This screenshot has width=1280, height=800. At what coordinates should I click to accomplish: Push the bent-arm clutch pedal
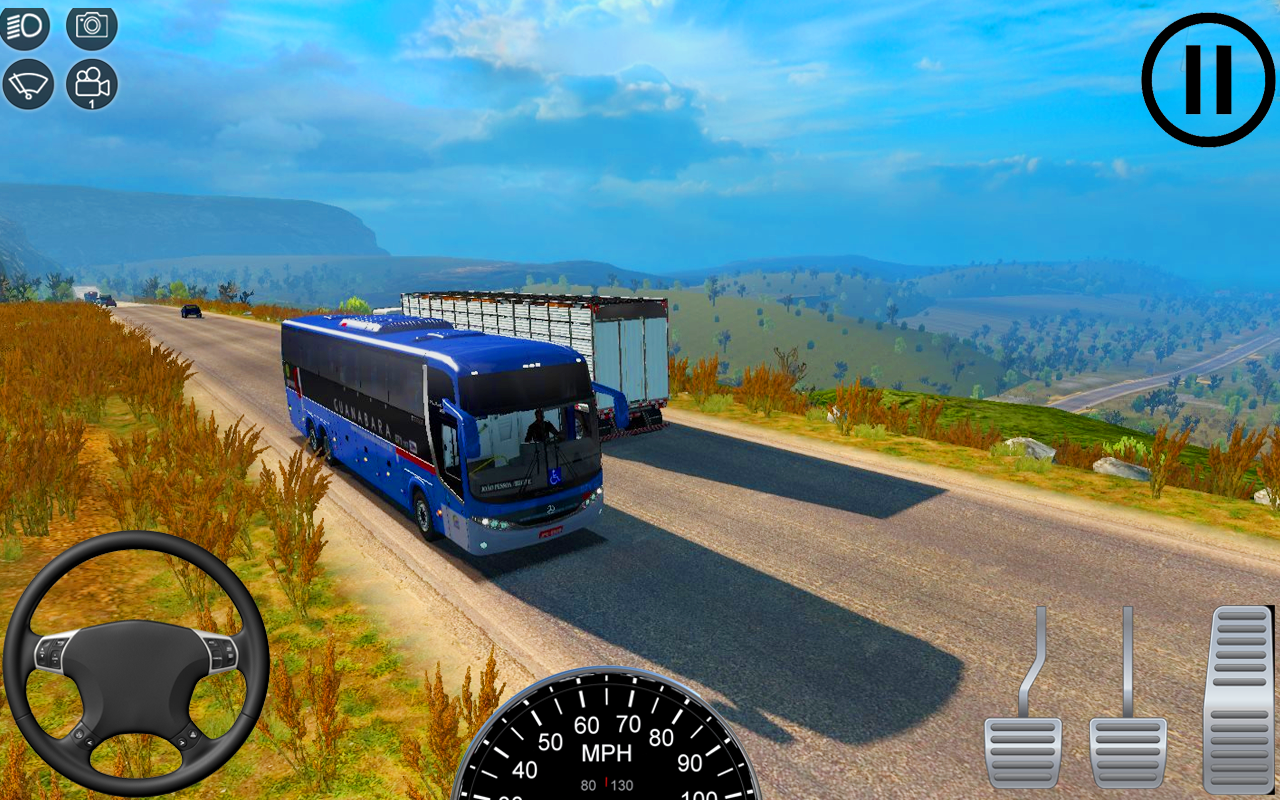tap(1023, 750)
